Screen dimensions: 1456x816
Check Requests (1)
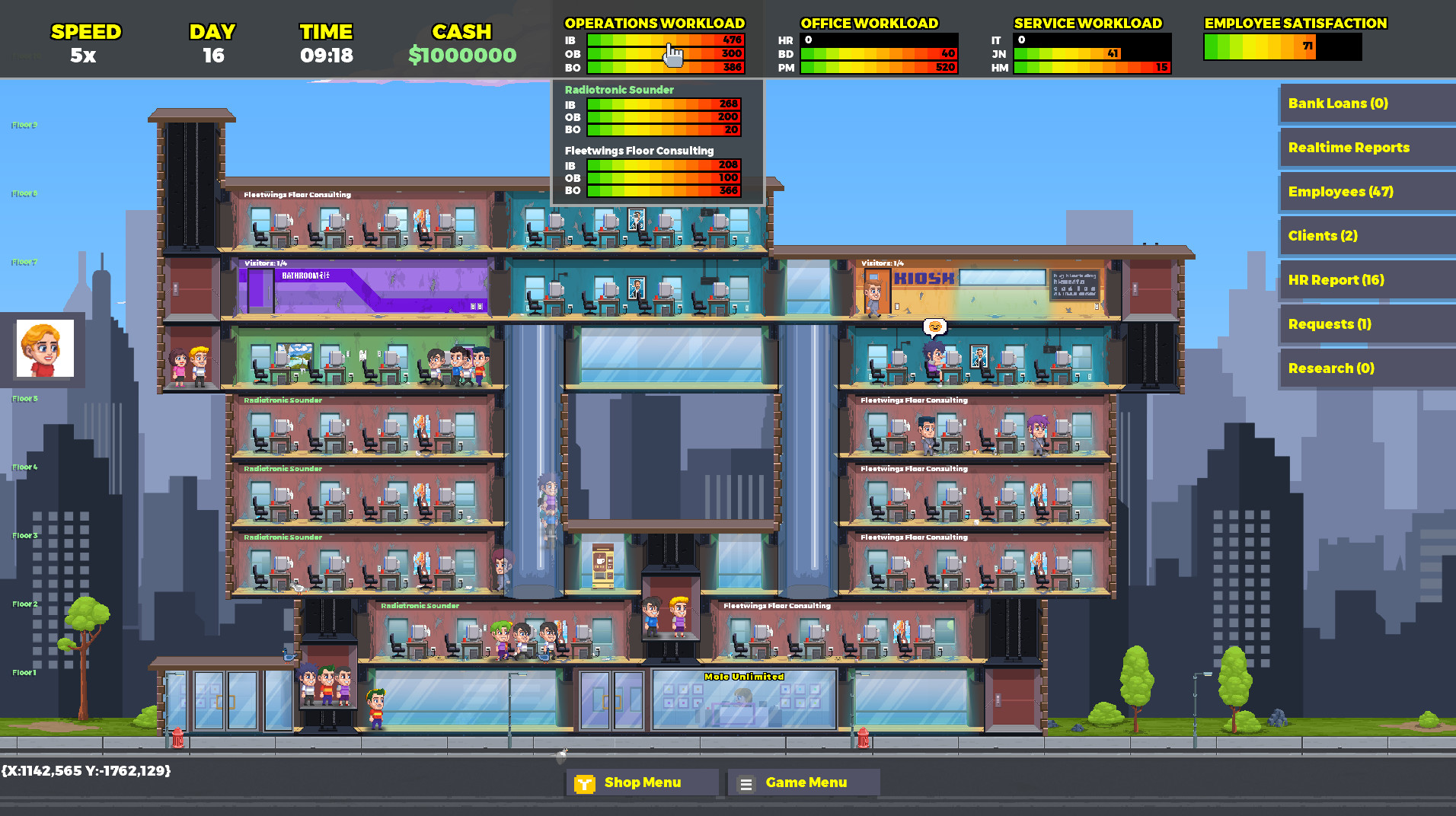(x=1365, y=324)
